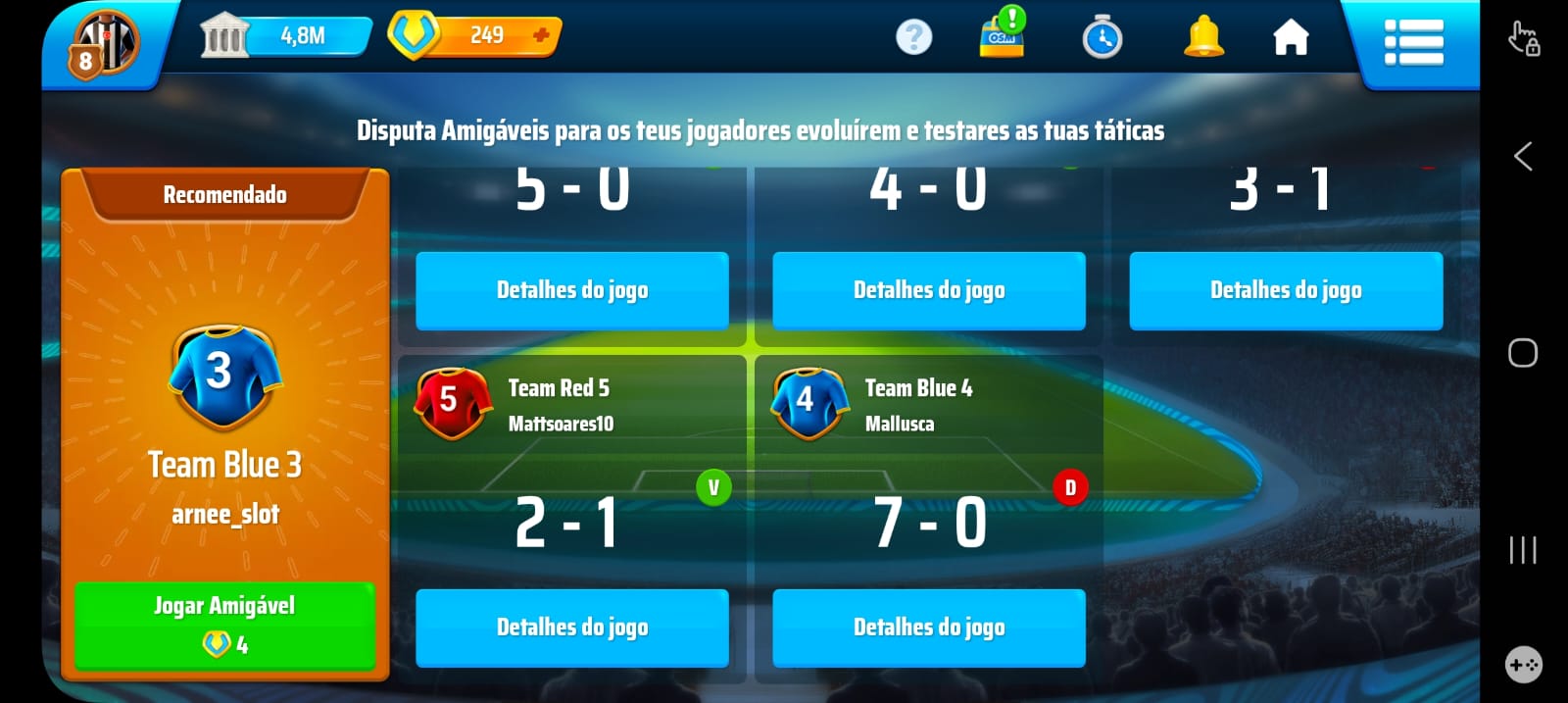The image size is (1568, 703).
Task: Open game details for the 2-1 Team Red 5 match
Action: [571, 628]
